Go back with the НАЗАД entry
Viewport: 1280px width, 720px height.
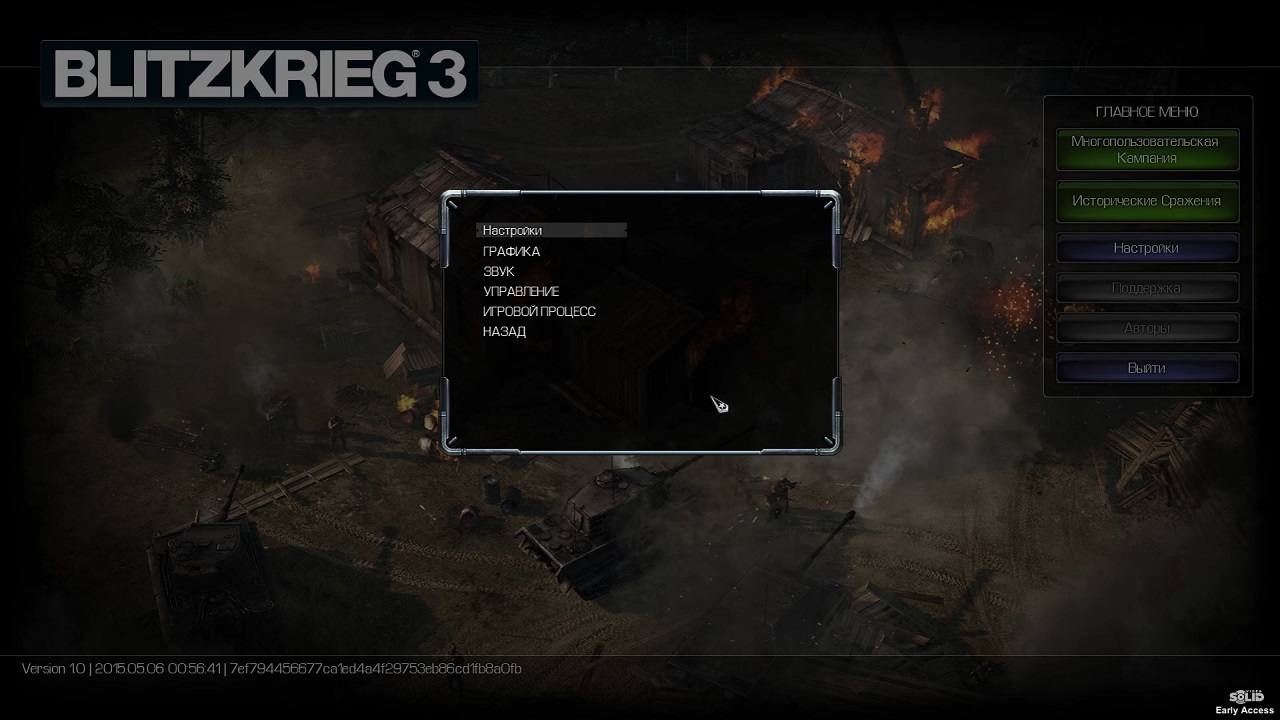point(504,332)
